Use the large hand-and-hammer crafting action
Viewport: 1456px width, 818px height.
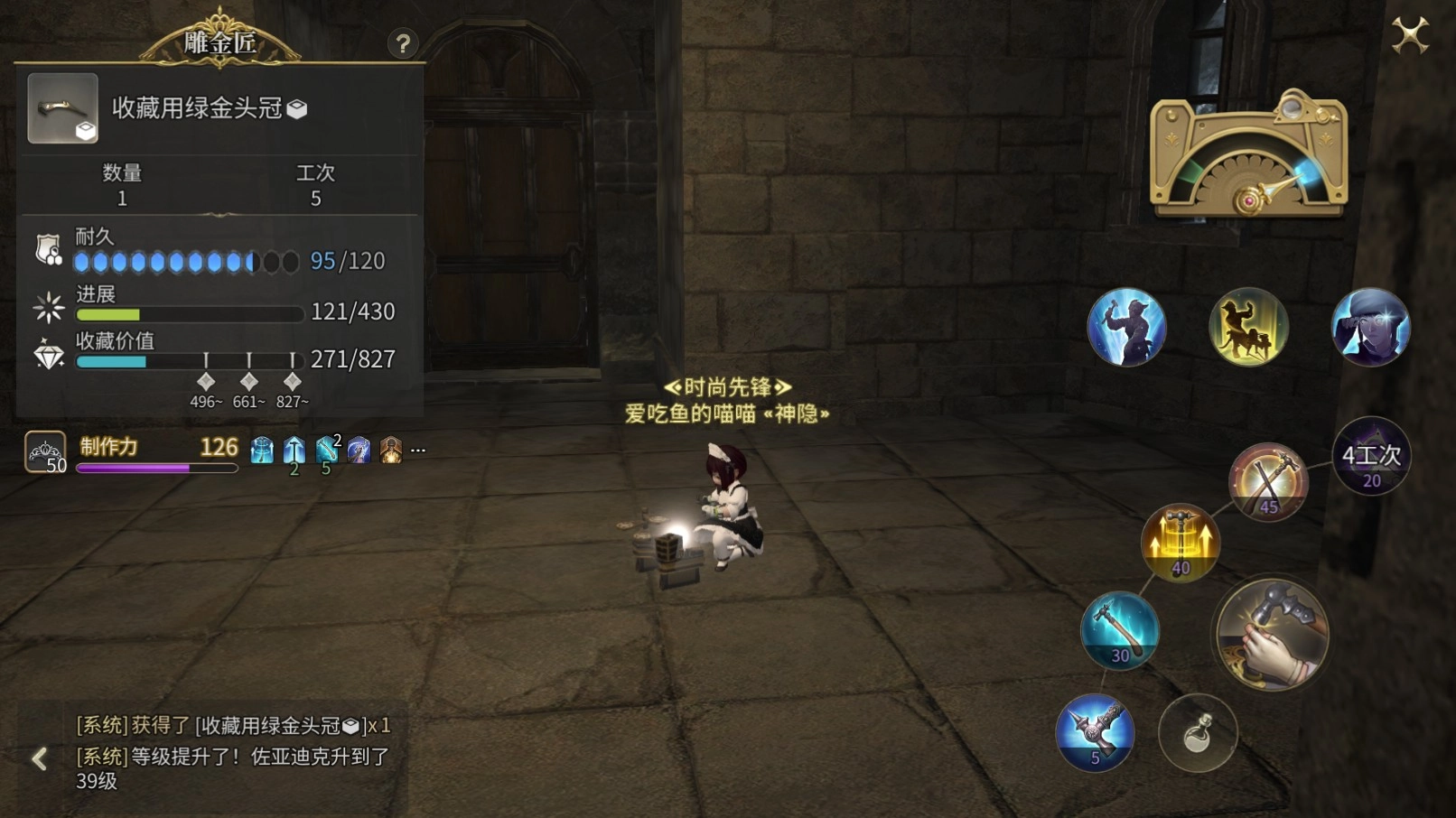[x=1271, y=634]
